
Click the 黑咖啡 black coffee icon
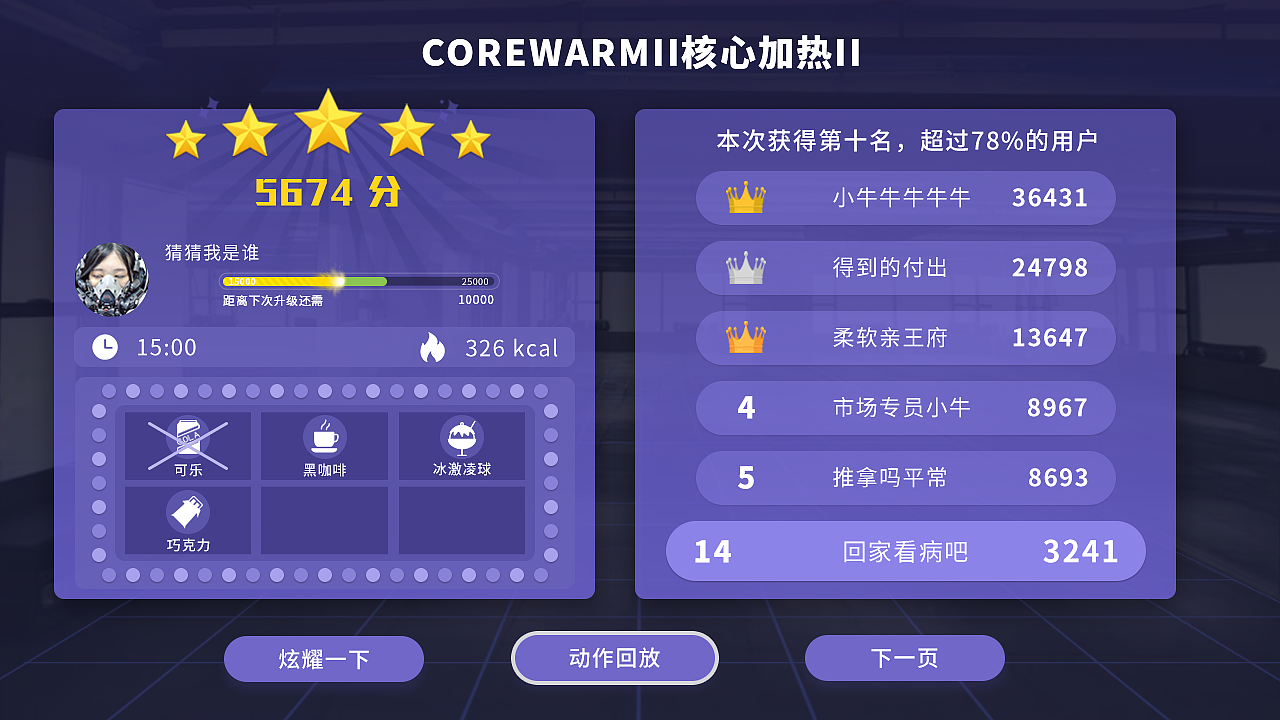(x=324, y=434)
